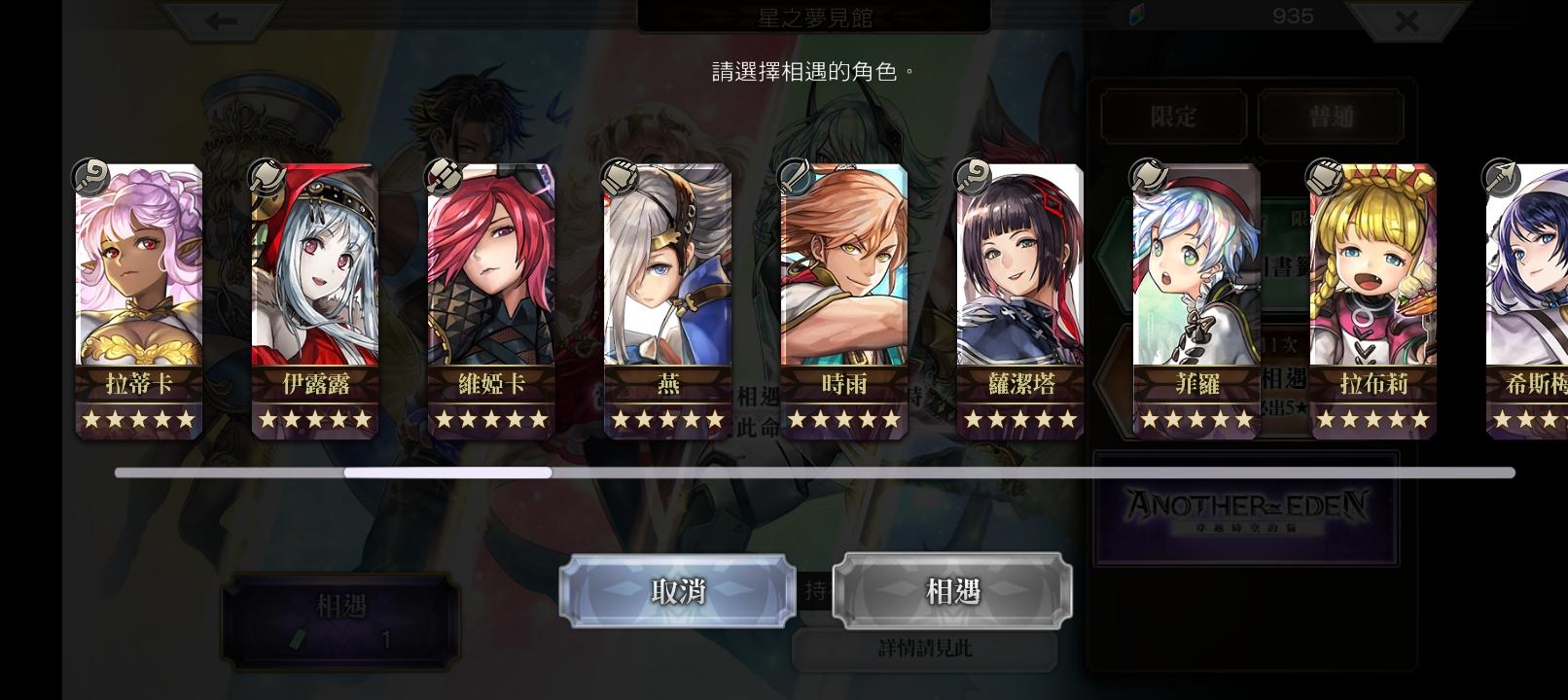Switch to the 普通 tab
Viewport: 1568px width, 700px height.
(x=1332, y=116)
